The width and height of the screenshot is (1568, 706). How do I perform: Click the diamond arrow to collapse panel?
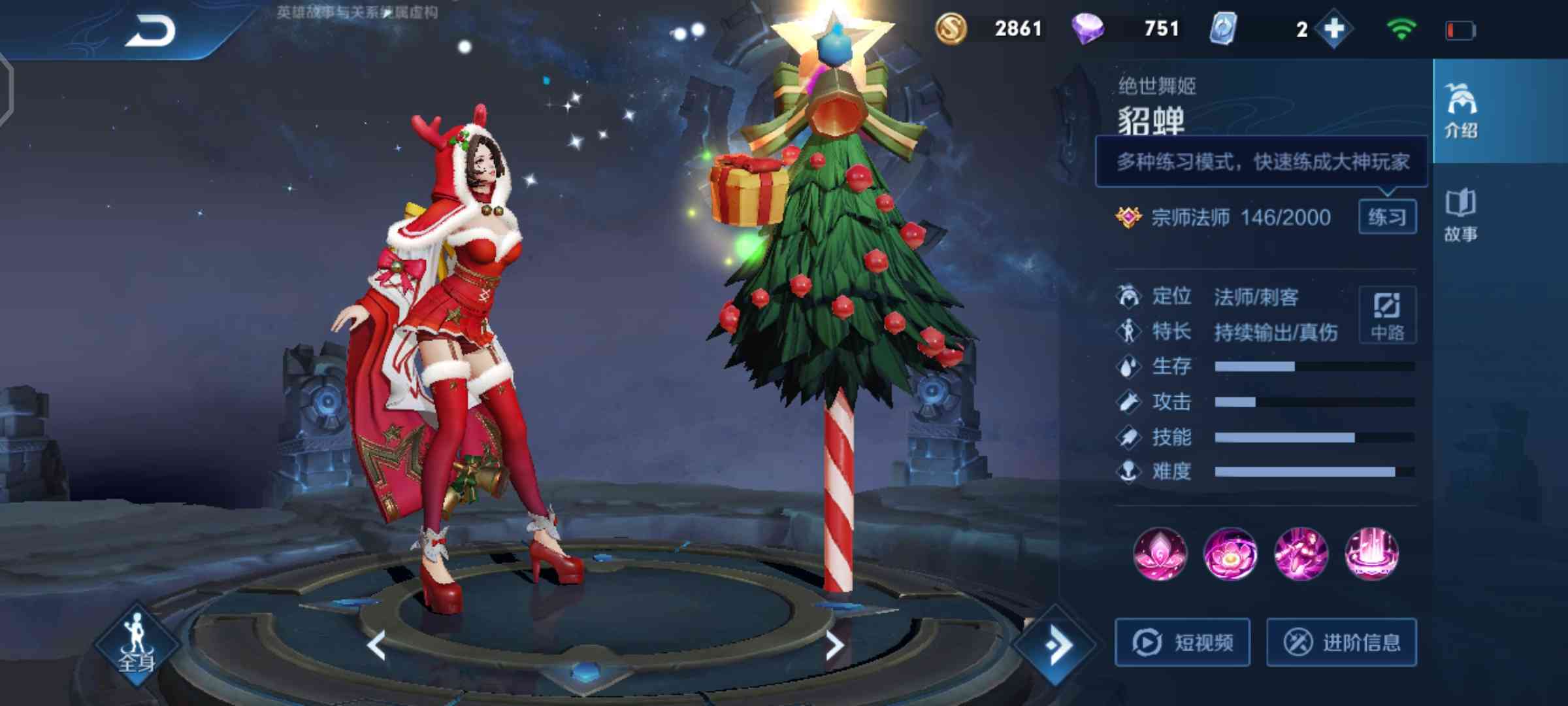1056,646
